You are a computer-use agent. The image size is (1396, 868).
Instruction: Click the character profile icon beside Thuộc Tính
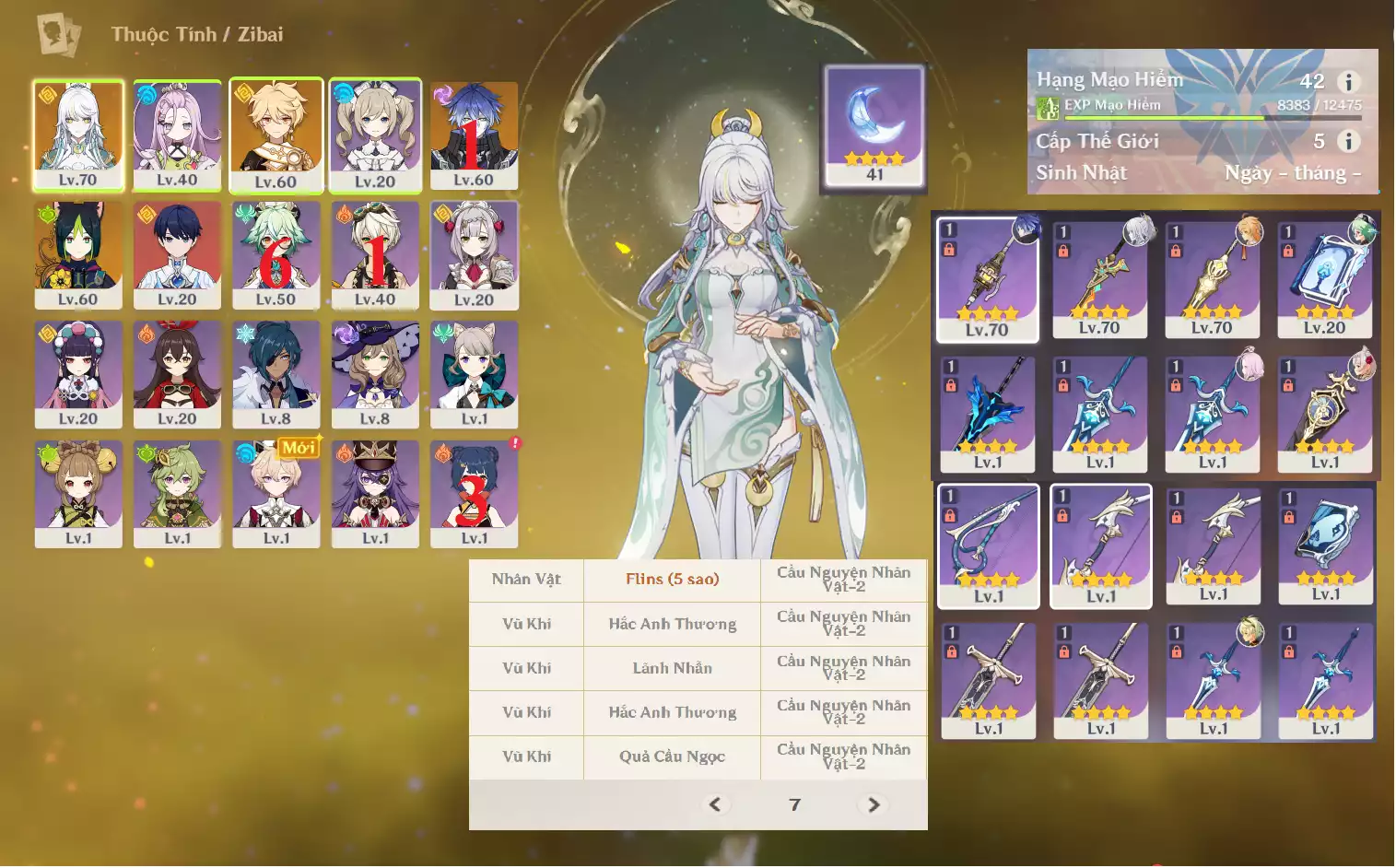coord(58,35)
